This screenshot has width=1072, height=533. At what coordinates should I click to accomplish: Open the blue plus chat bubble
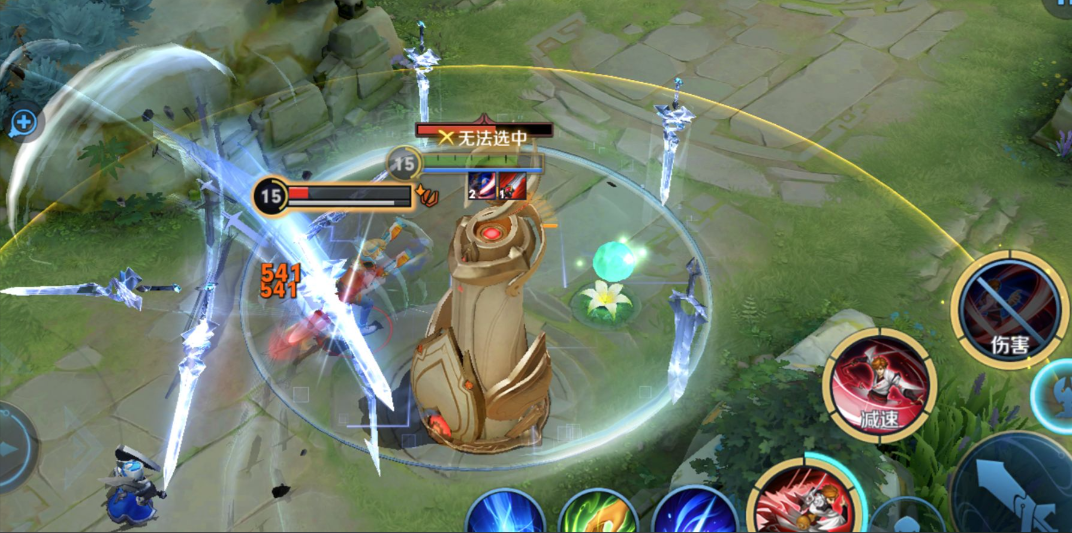[x=22, y=123]
